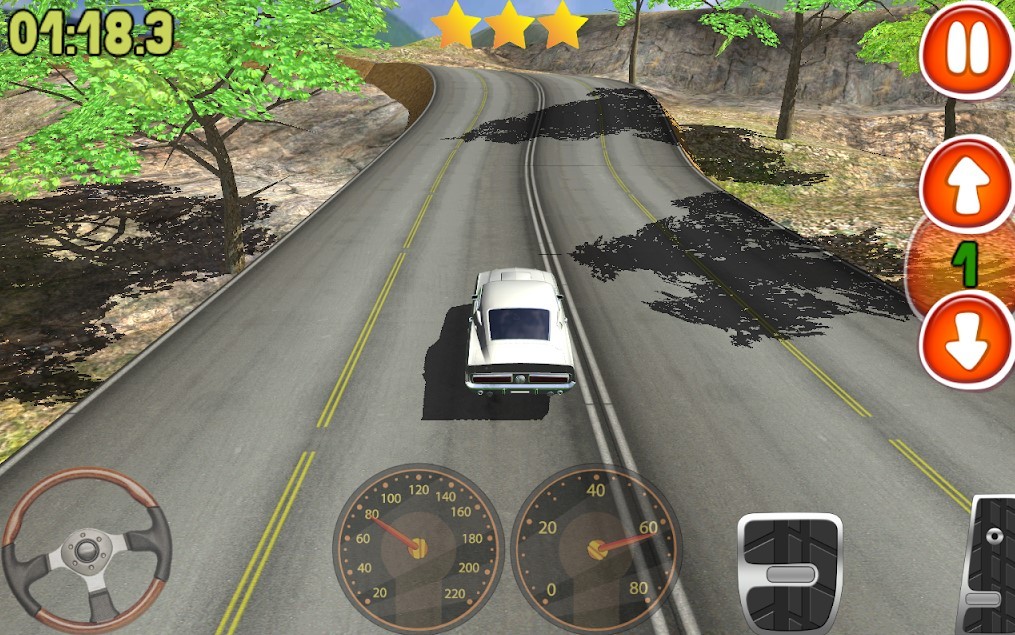The height and width of the screenshot is (635, 1015).
Task: Tap the wooden steering wheel control
Action: (86, 548)
